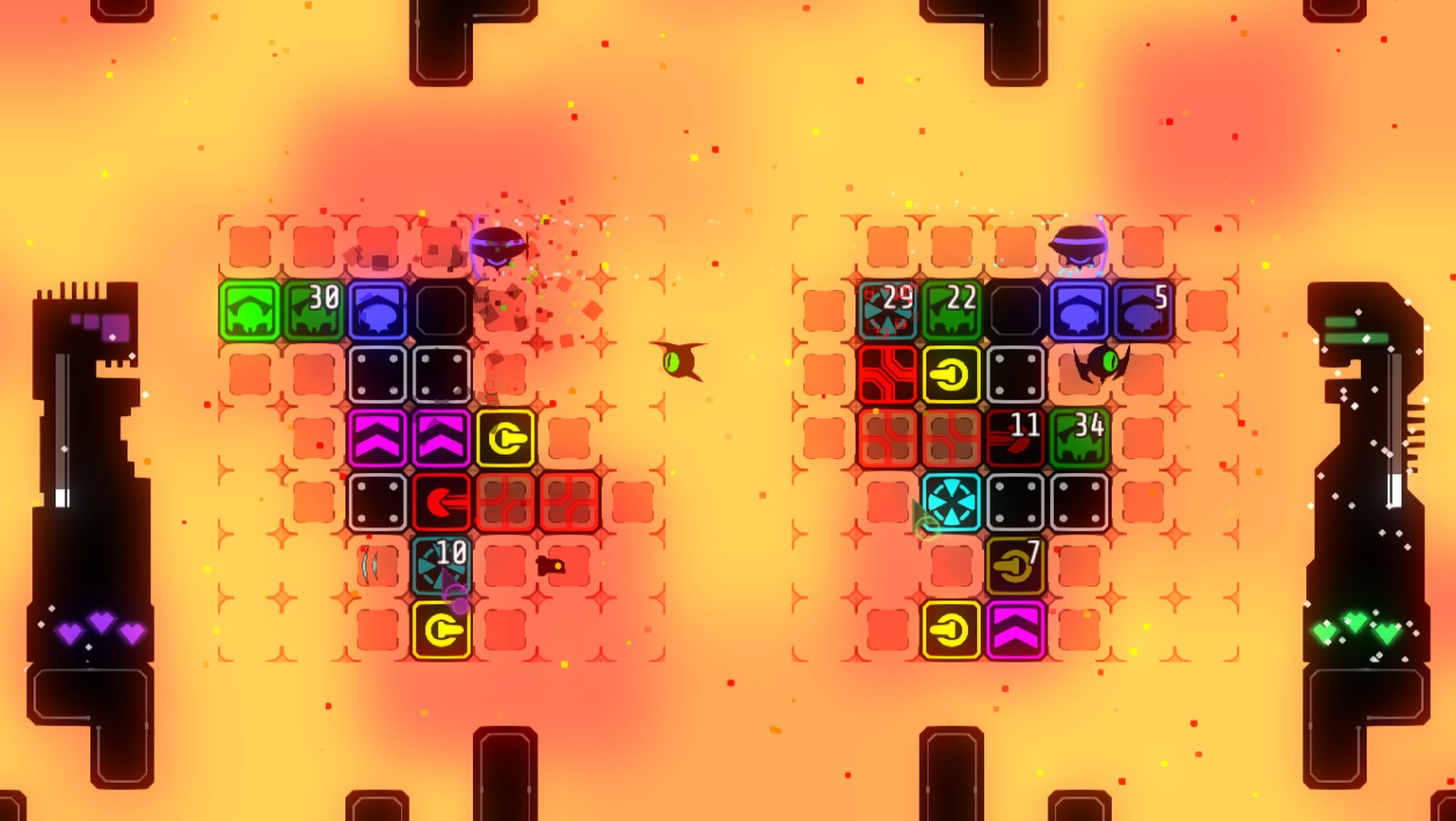Click the bright green creature tile without a number
This screenshot has height=821, width=1456.
coord(250,311)
